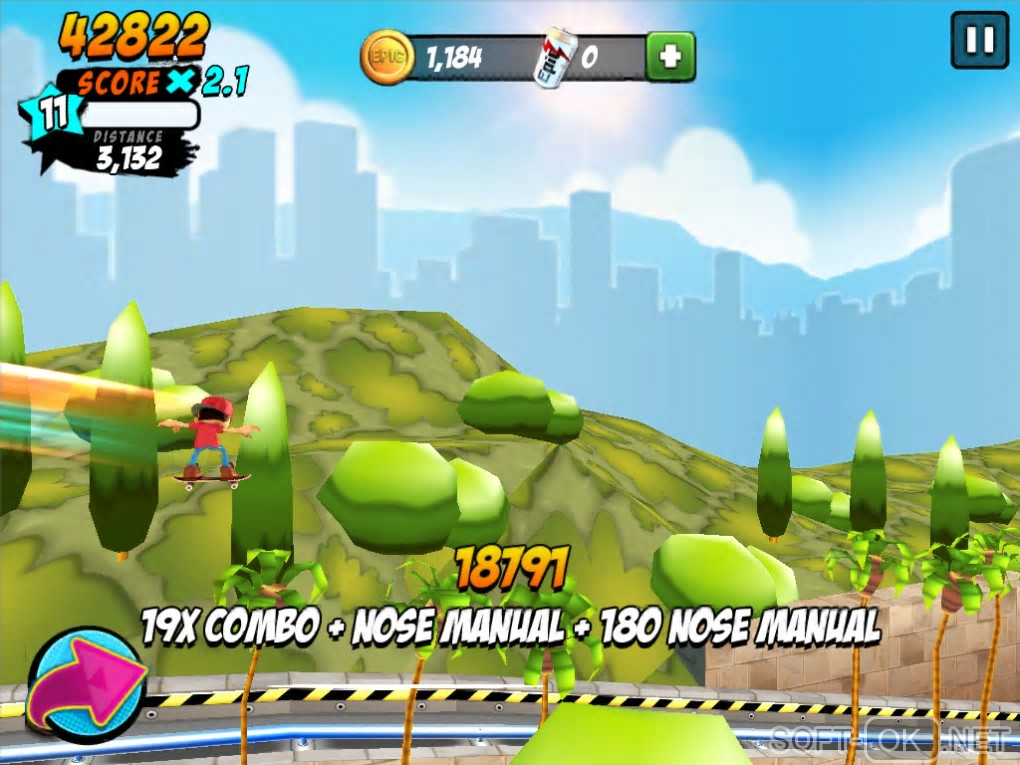Tap the green plus button to add currency
The height and width of the screenshot is (765, 1020).
coord(670,57)
